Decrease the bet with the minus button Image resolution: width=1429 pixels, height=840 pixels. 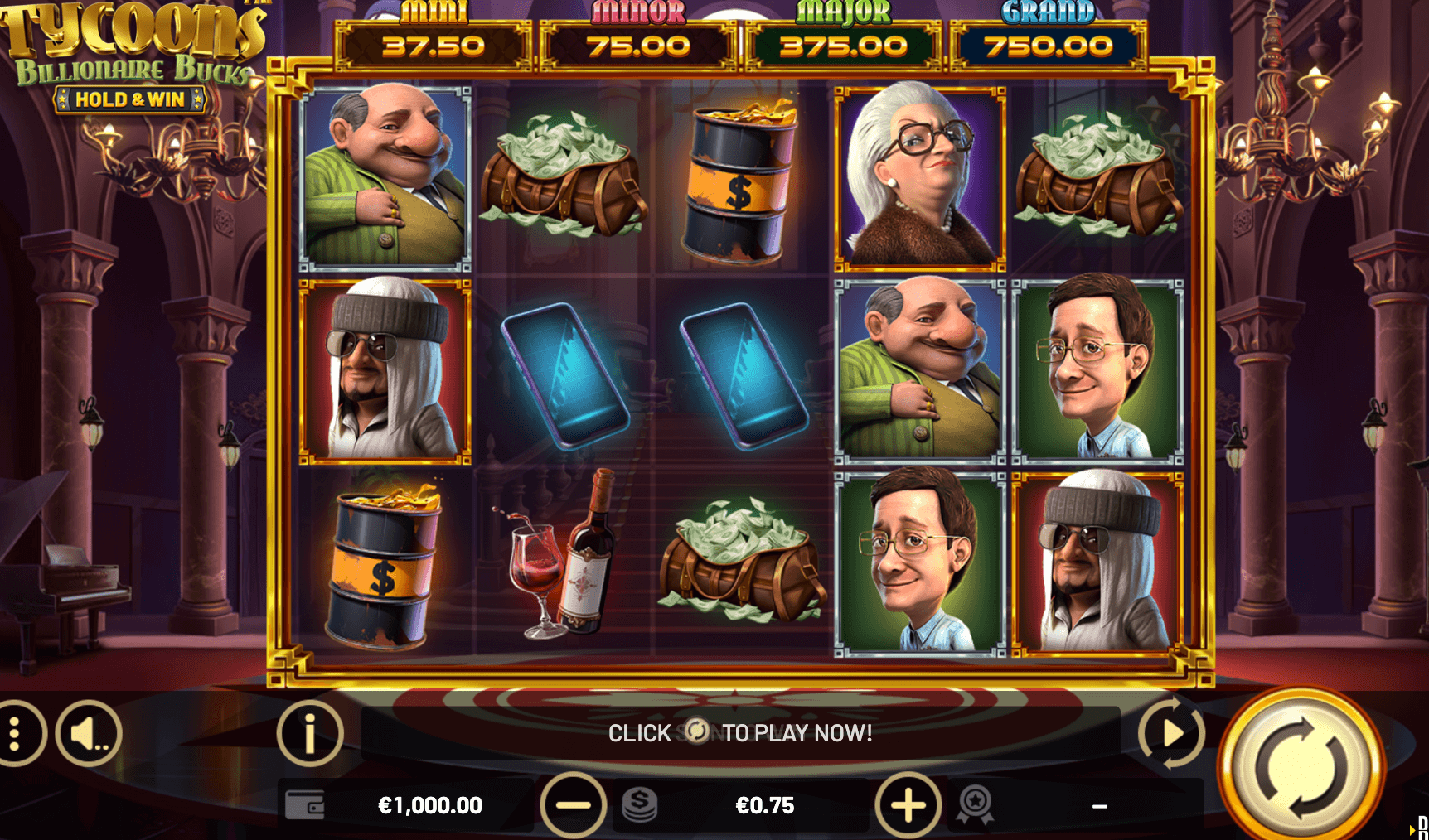[573, 804]
